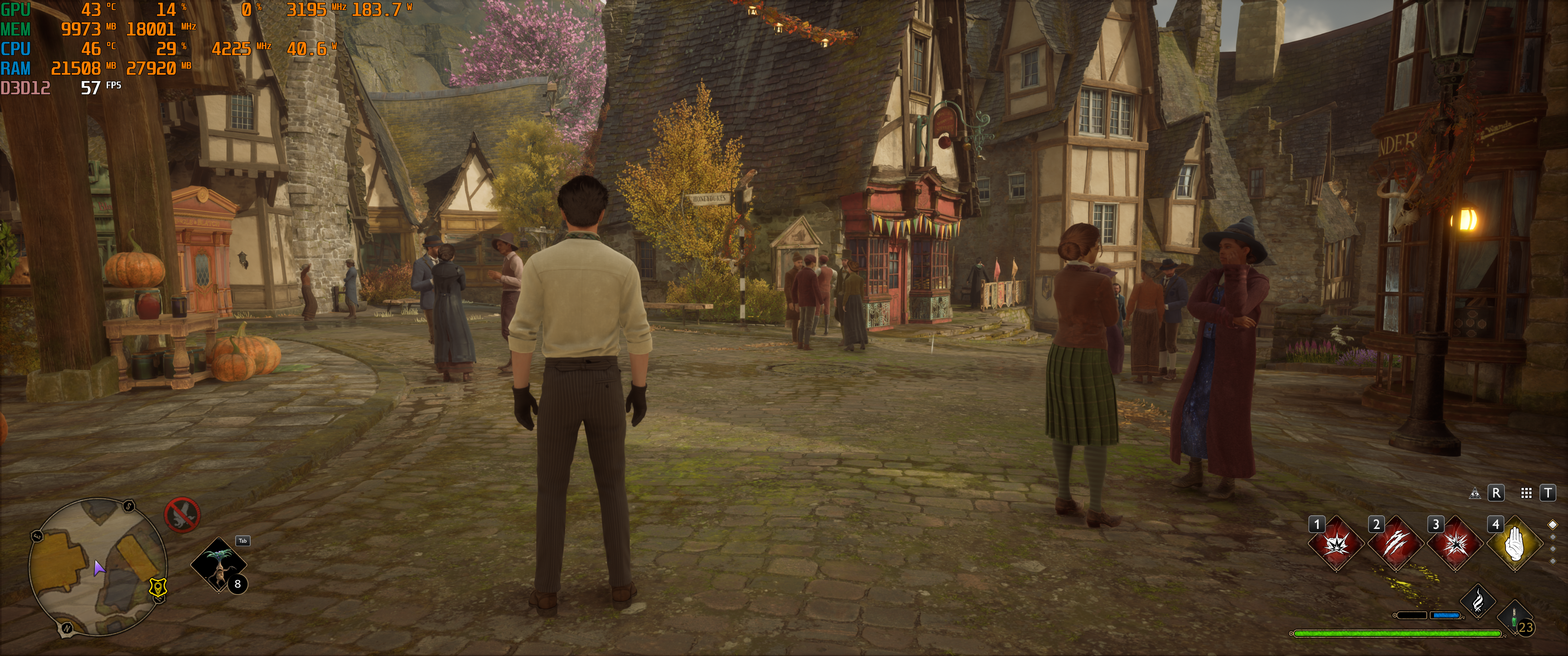Open the spell grid icon
The height and width of the screenshot is (656, 1568).
pyautogui.click(x=1526, y=493)
